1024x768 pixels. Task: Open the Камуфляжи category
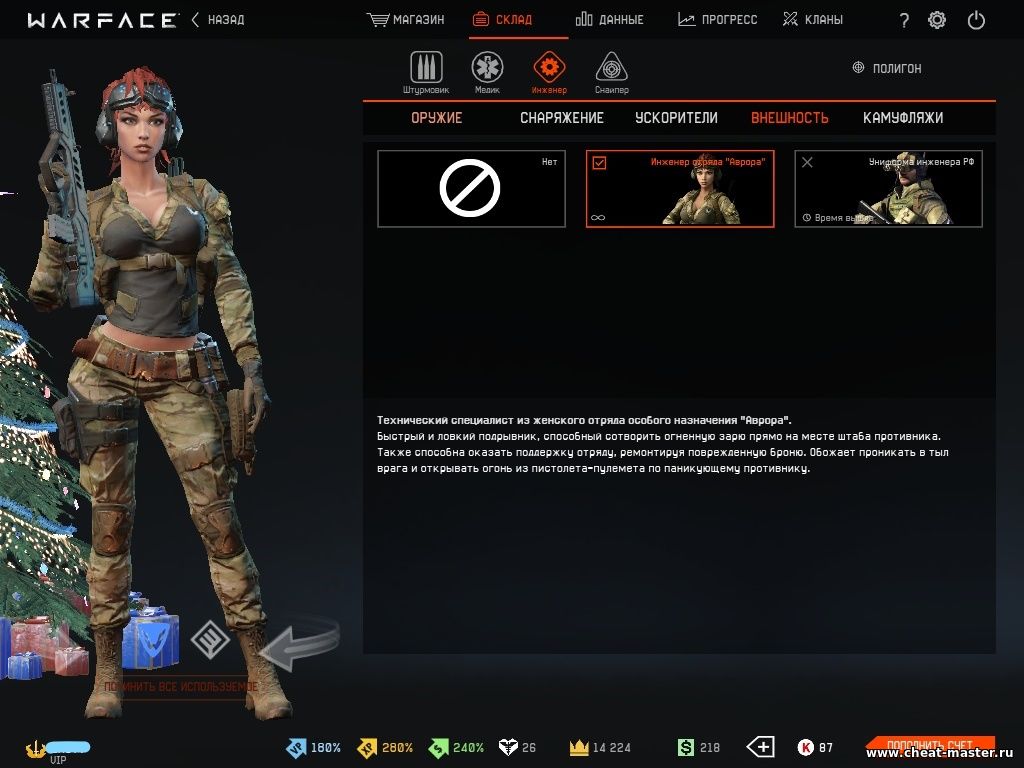[903, 118]
